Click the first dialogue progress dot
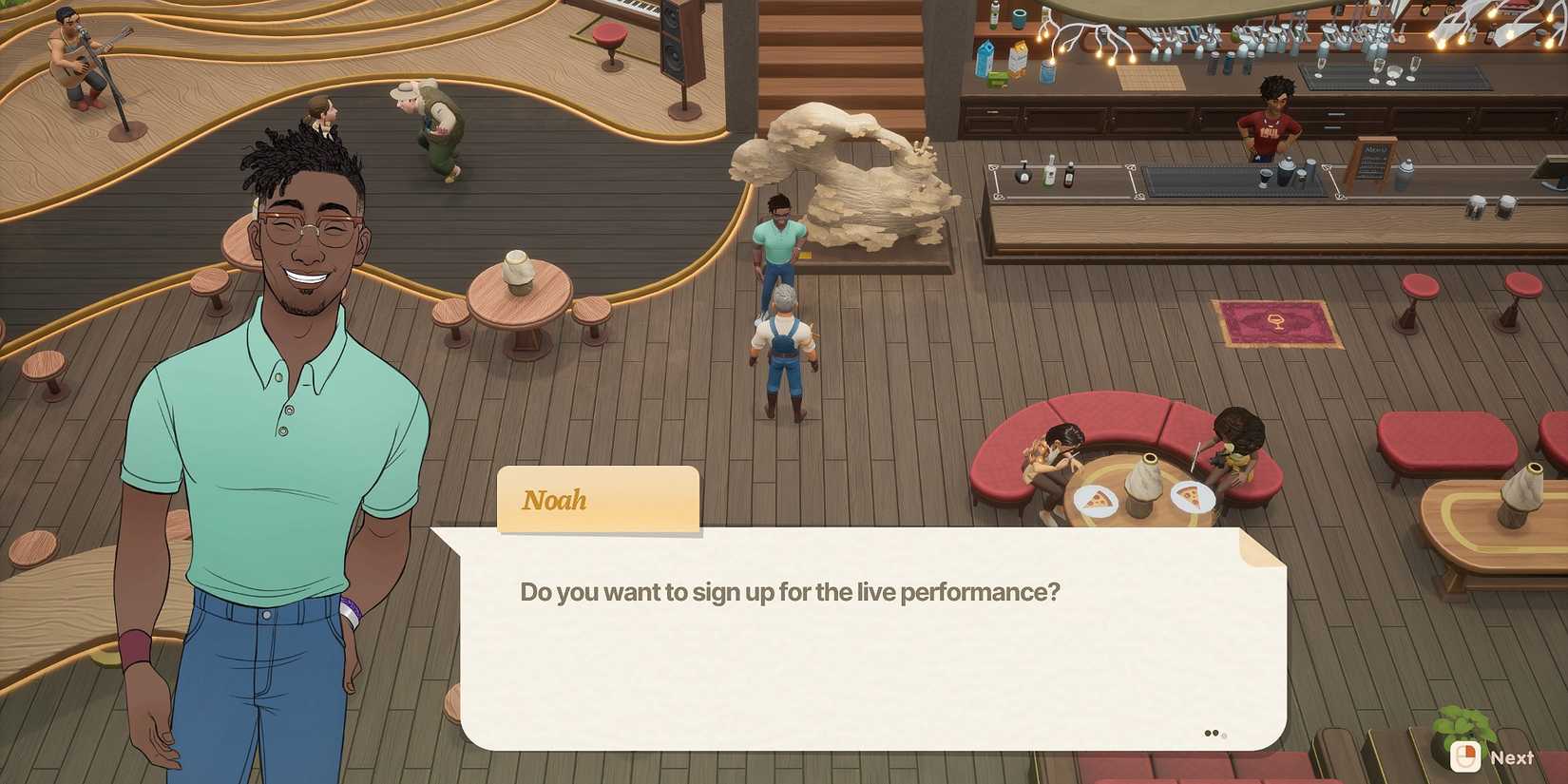Screen dimensions: 1568x784 (1208, 733)
